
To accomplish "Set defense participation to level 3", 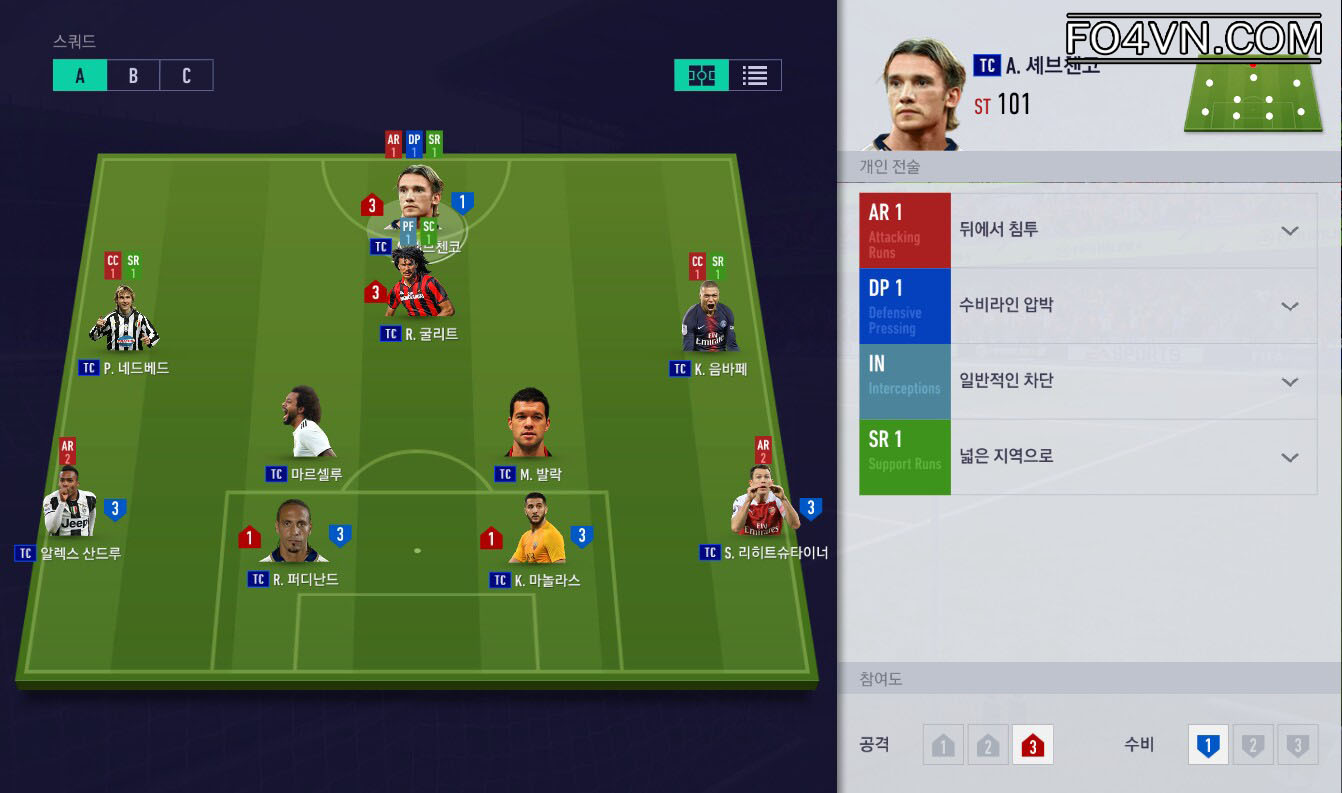I will [1297, 745].
